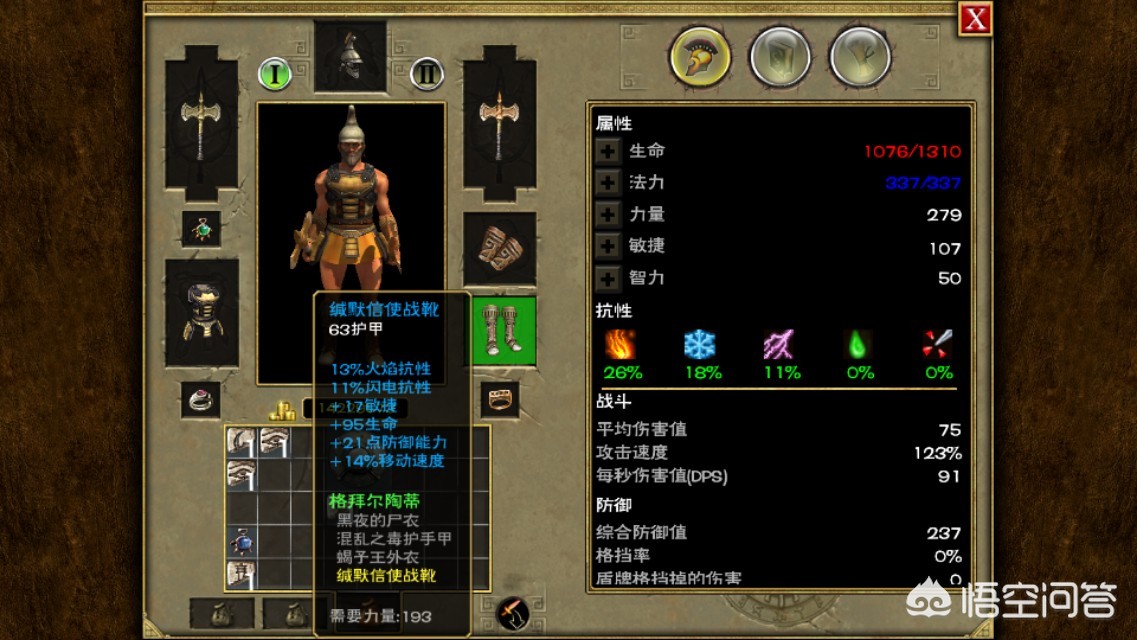Image resolution: width=1137 pixels, height=640 pixels.
Task: Select the highlighted green boots slot
Action: point(503,330)
